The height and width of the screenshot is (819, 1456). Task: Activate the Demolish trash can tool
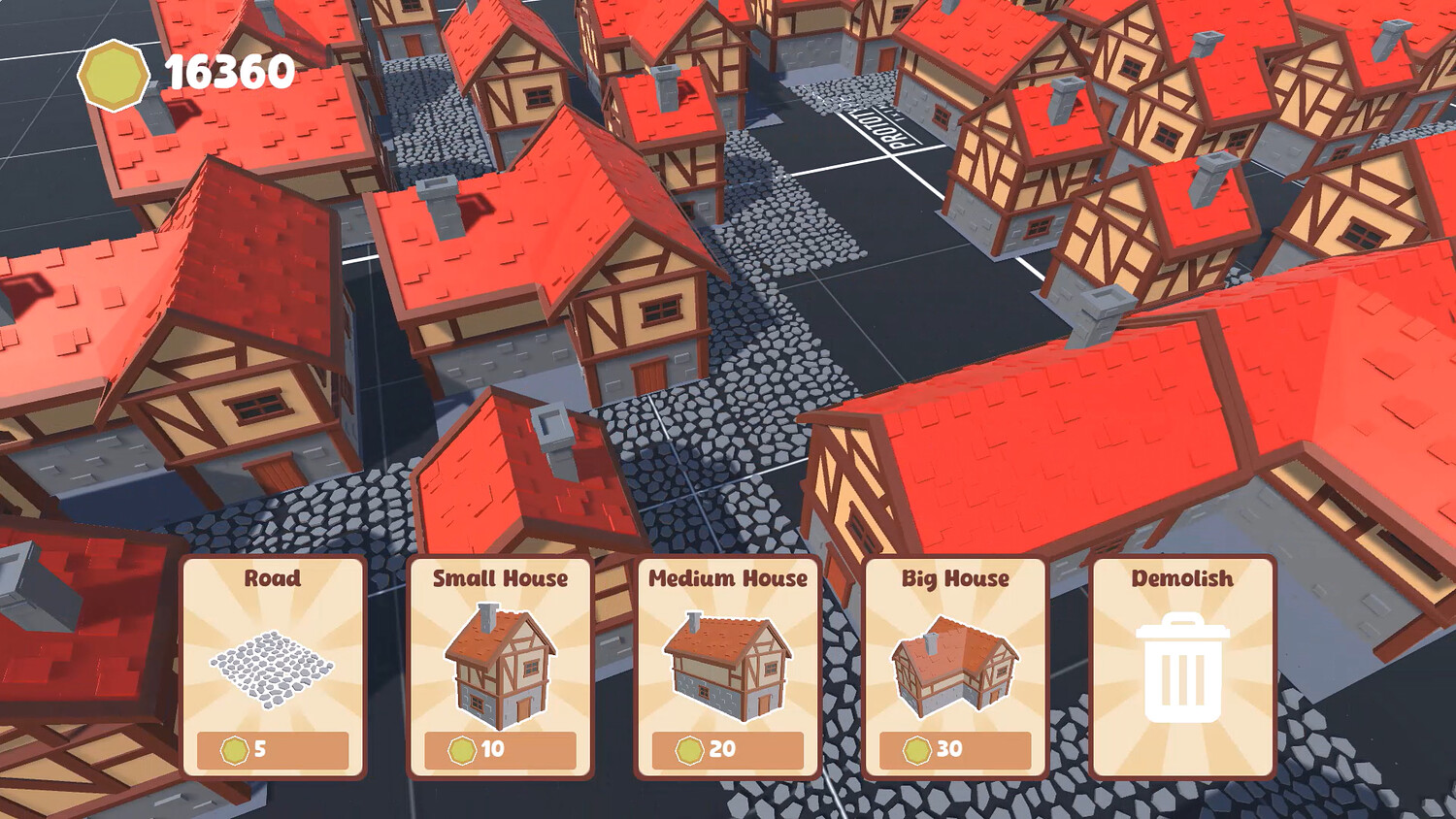[x=1182, y=667]
